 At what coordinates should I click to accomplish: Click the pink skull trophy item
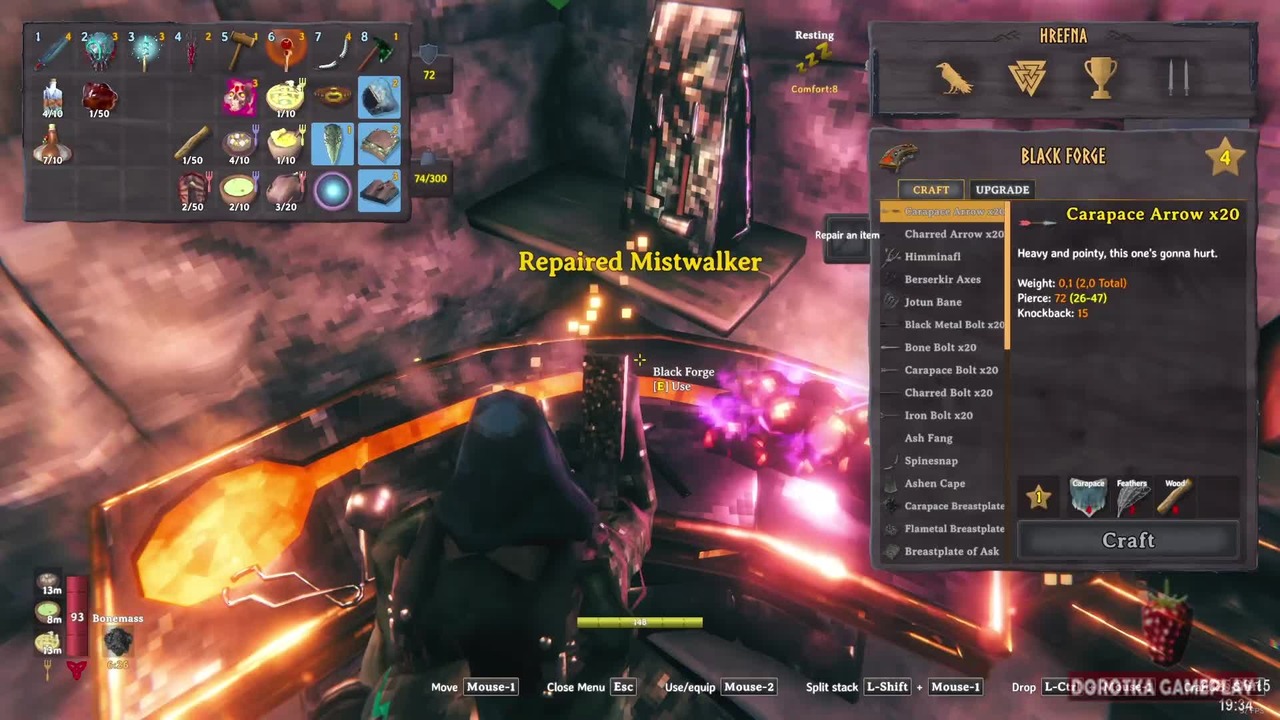click(240, 97)
